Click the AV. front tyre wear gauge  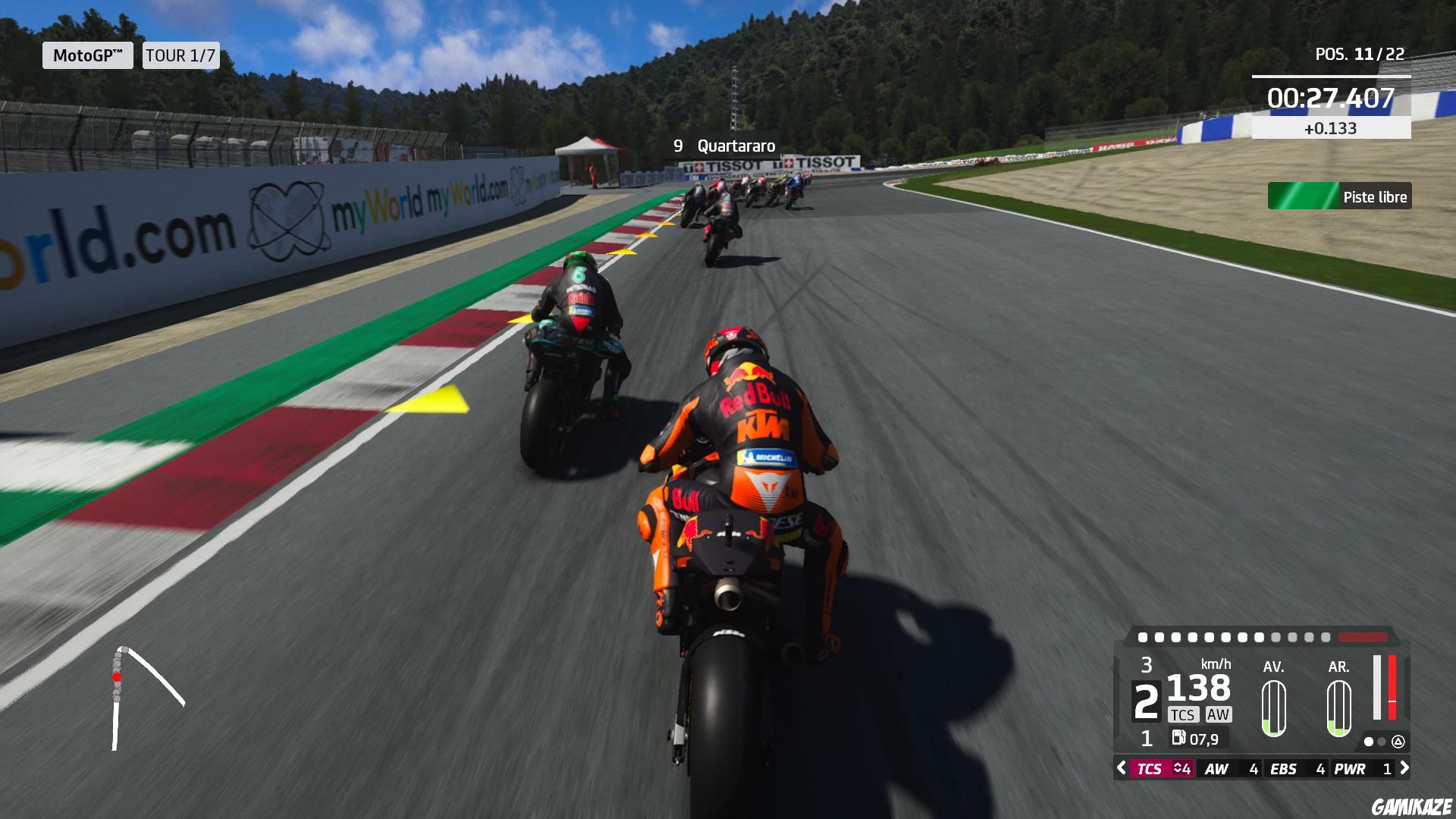[1274, 708]
